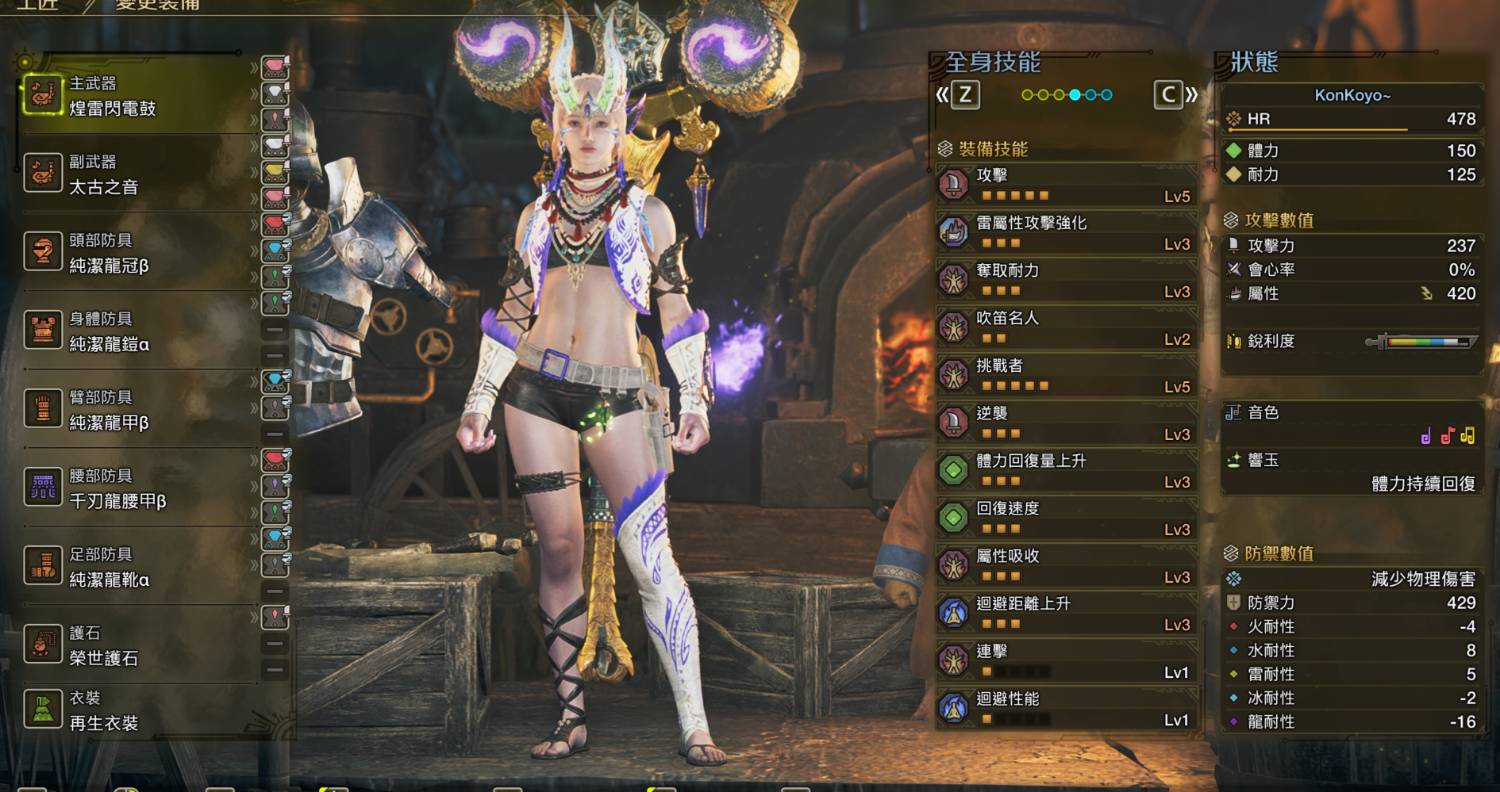Select arm armor 純潔龍甲β
Viewport: 1500px width, 792px height.
coord(135,410)
